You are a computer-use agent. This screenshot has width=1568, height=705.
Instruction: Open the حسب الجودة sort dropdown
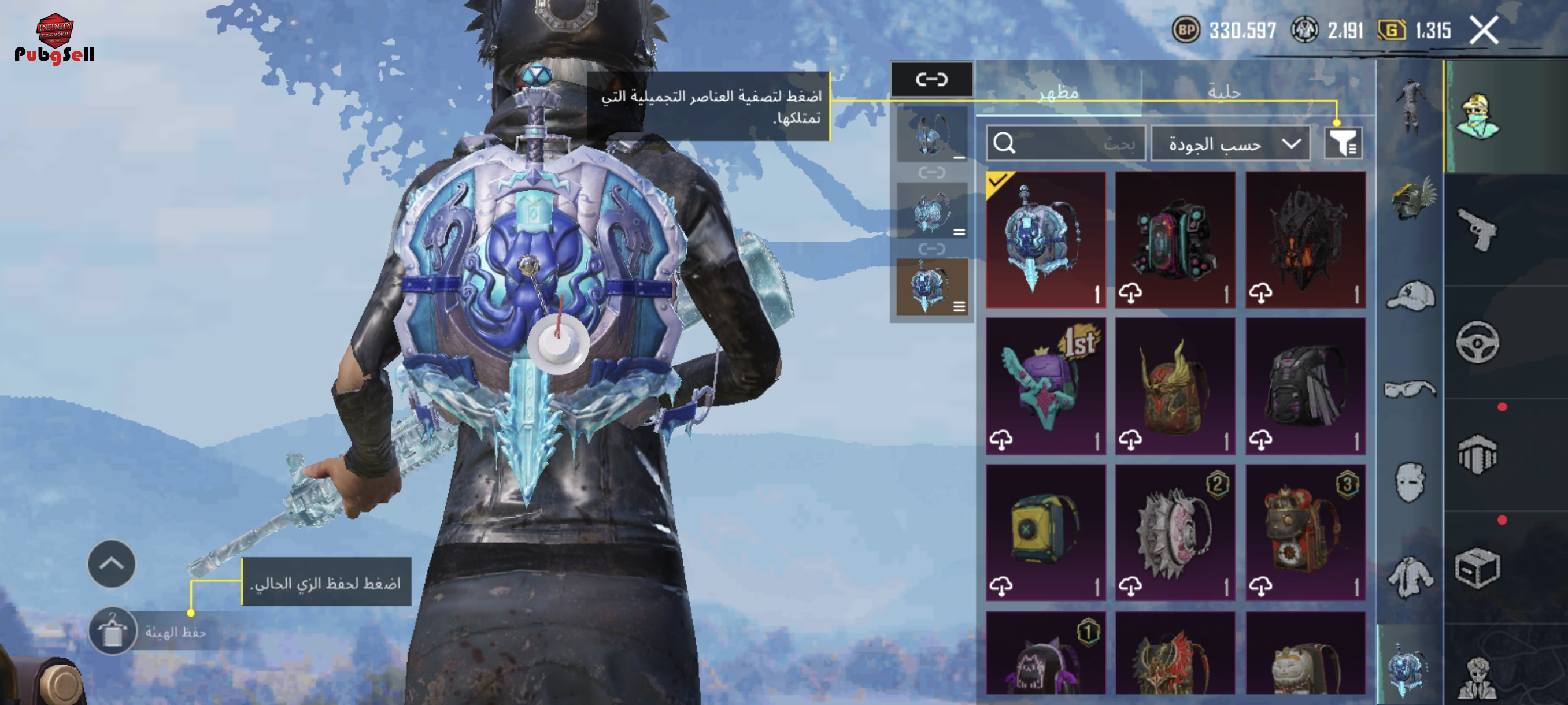pyautogui.click(x=1230, y=143)
